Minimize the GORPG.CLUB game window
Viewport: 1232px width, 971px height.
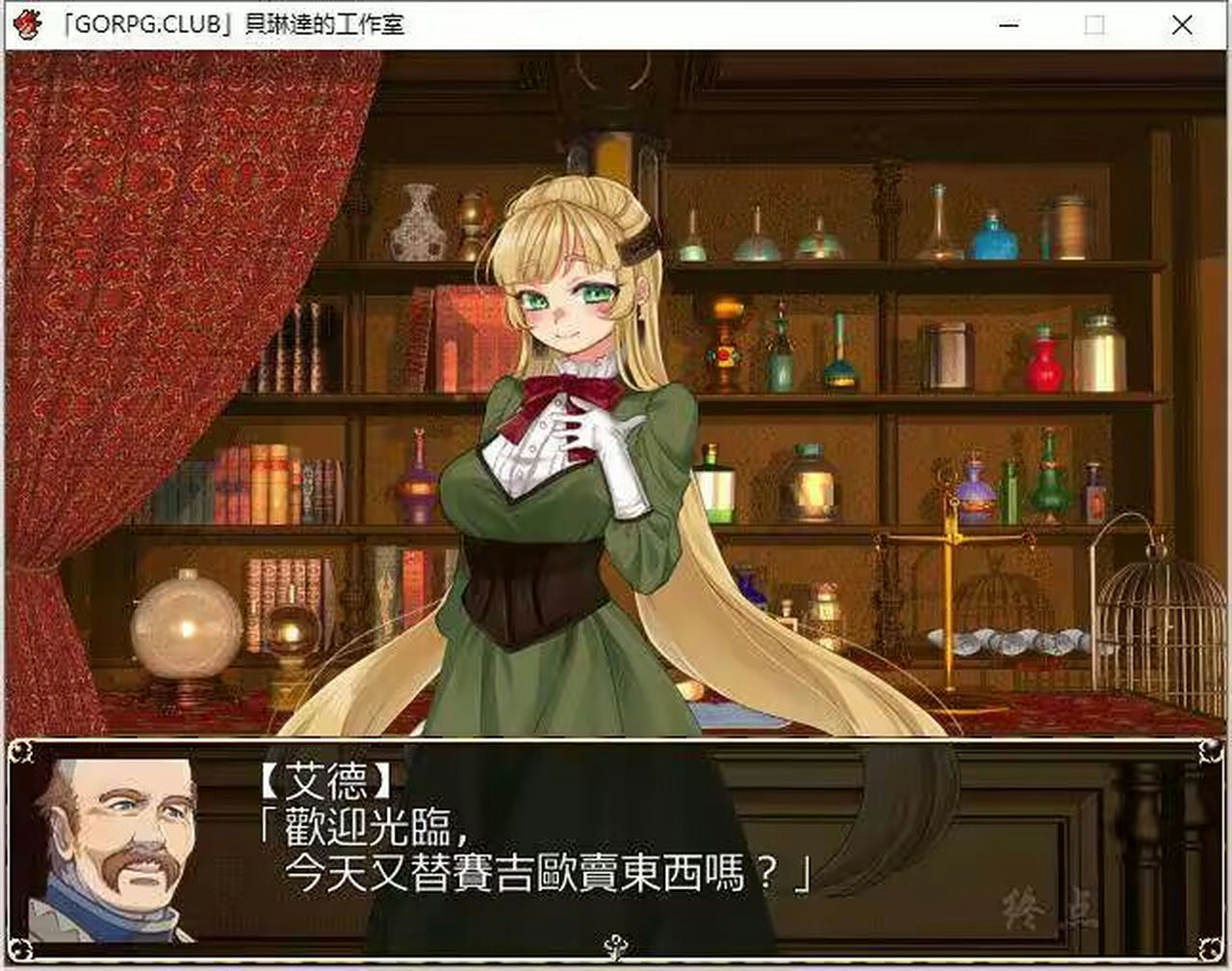(1007, 26)
